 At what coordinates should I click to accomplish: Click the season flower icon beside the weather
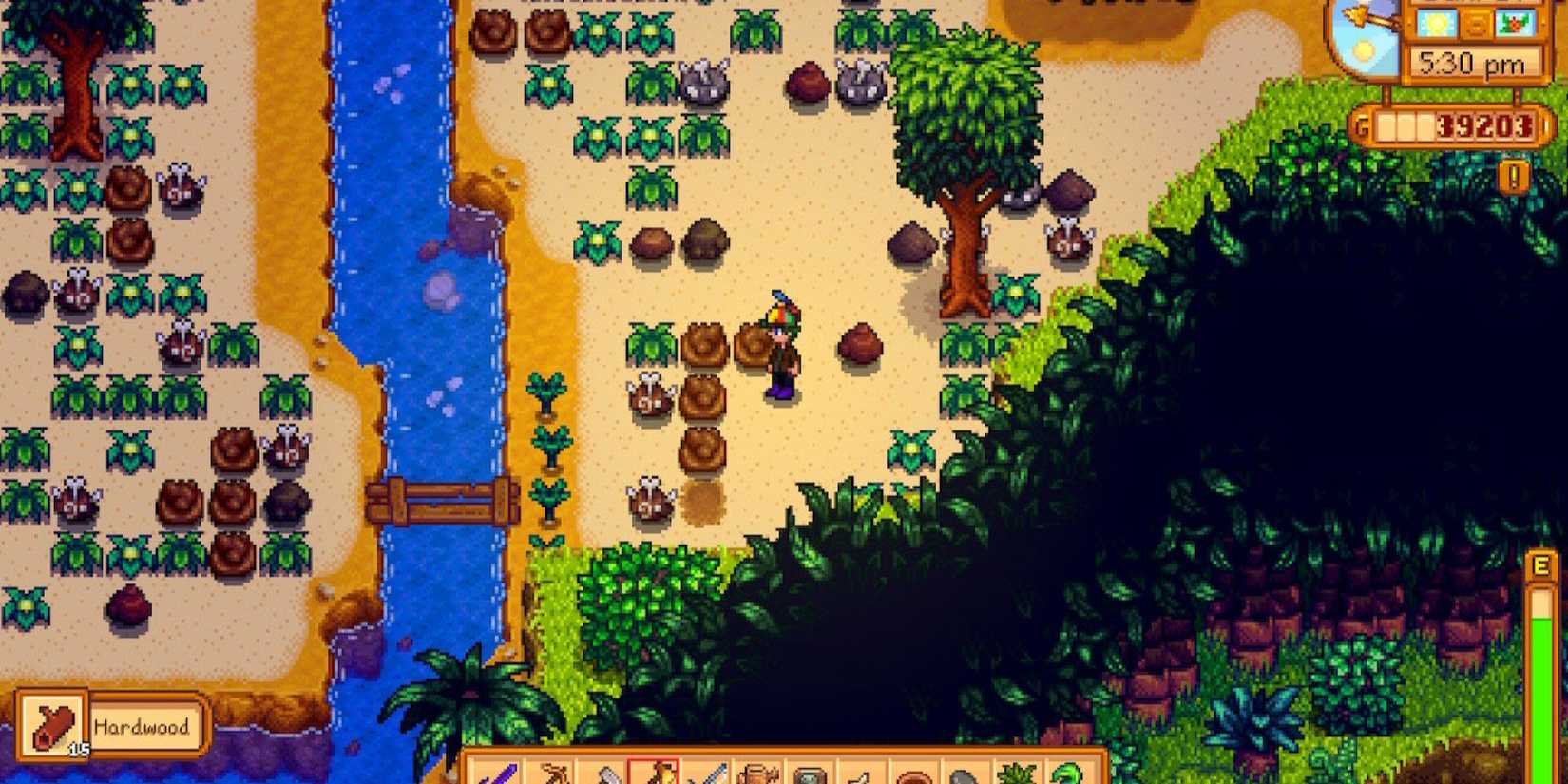[1513, 24]
